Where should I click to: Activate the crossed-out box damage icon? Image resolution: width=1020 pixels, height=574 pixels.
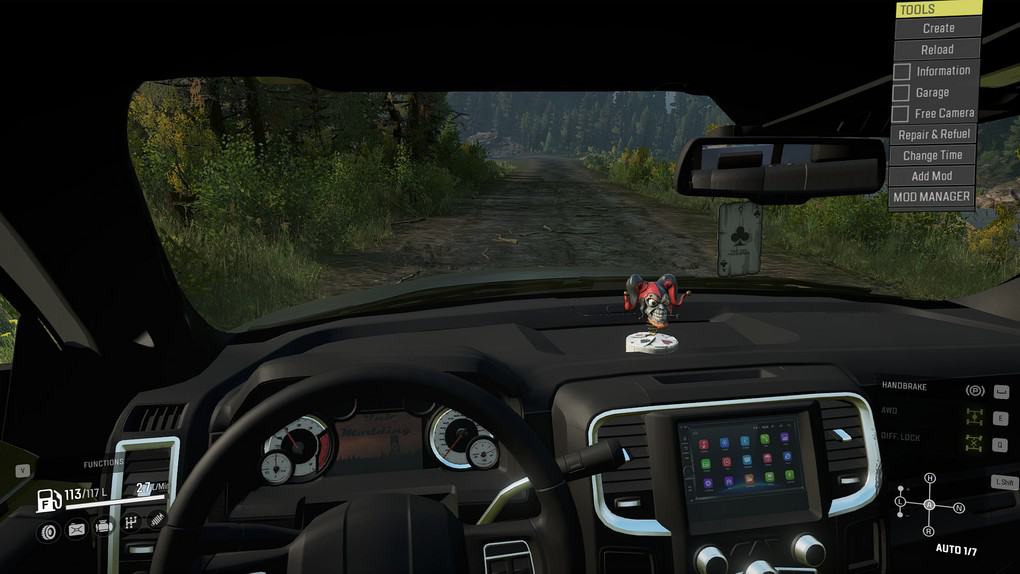point(76,530)
